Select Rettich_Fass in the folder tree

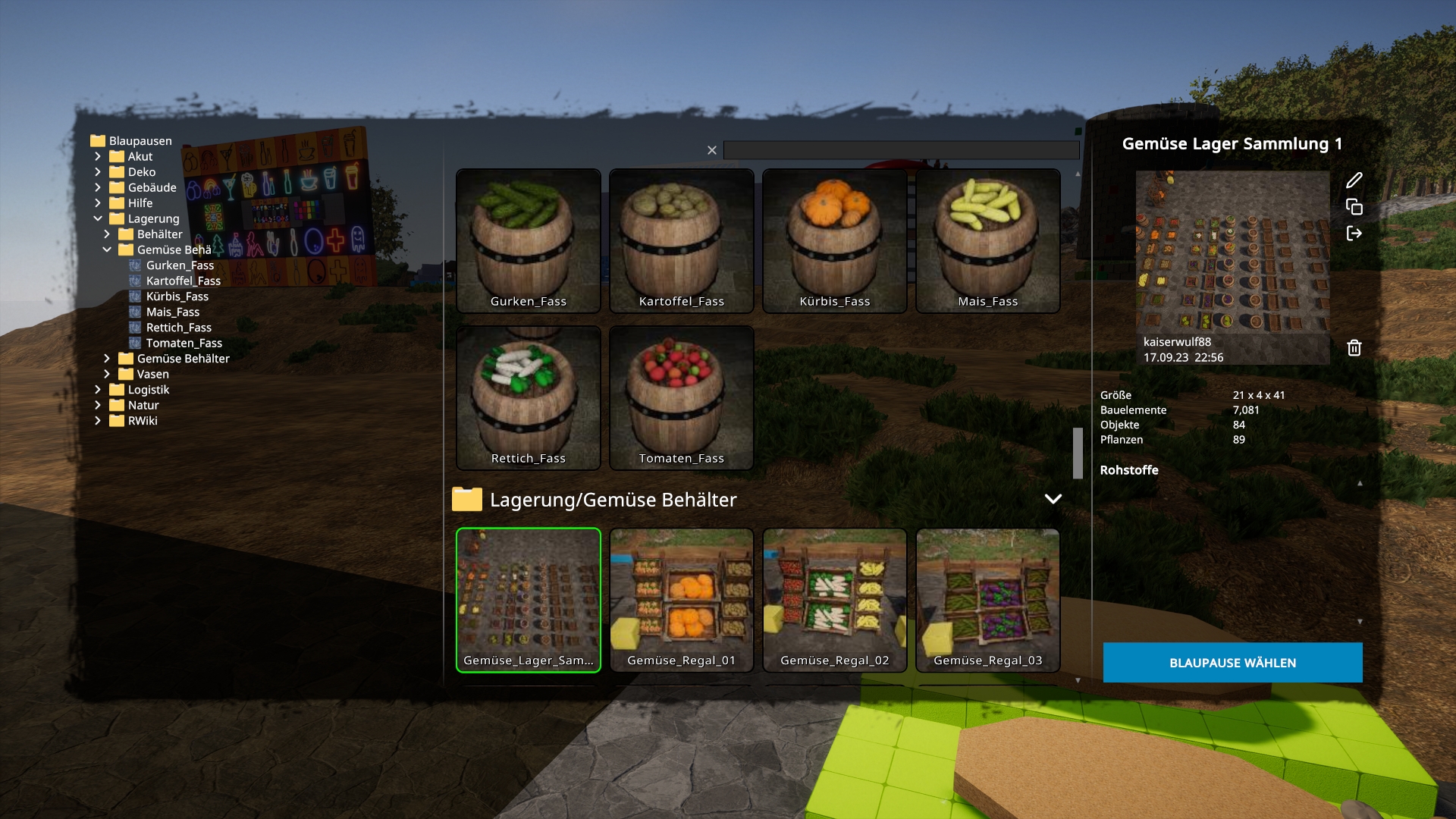click(x=178, y=328)
